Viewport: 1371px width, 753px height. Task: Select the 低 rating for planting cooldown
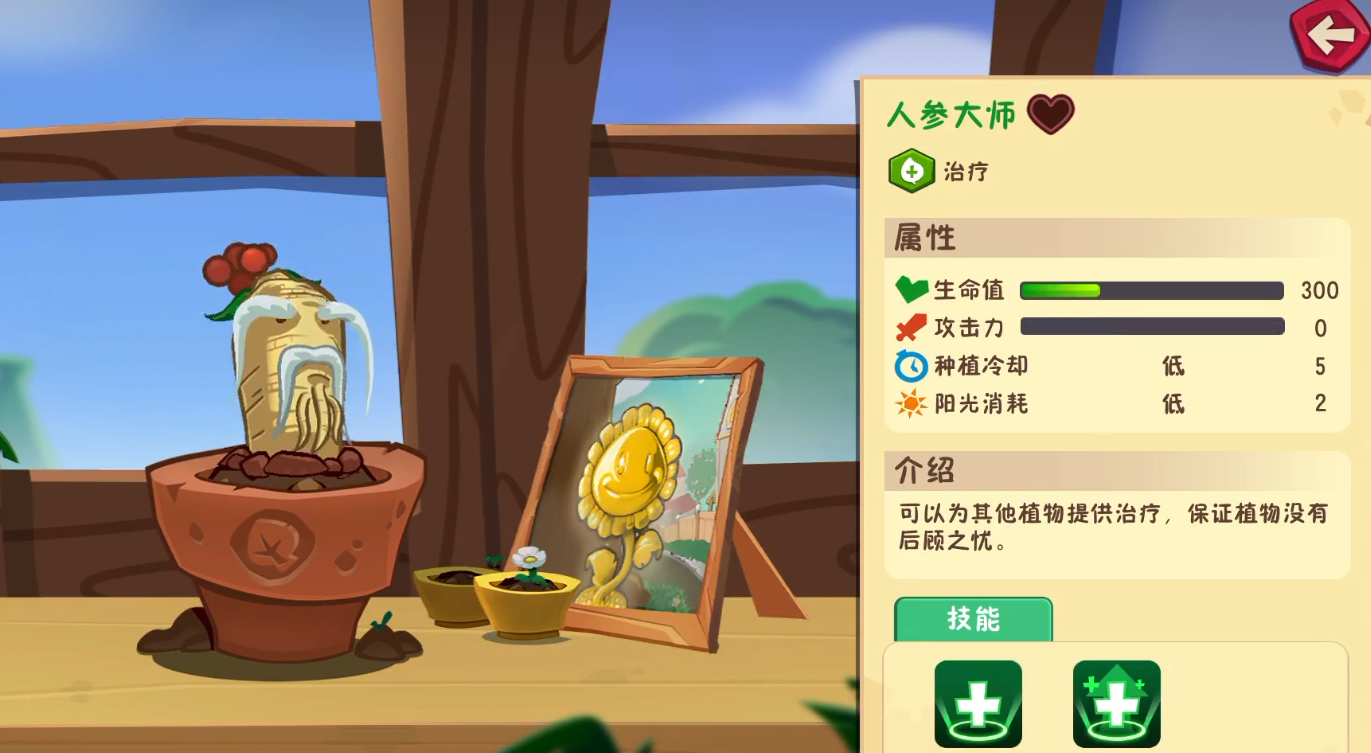click(x=1172, y=367)
